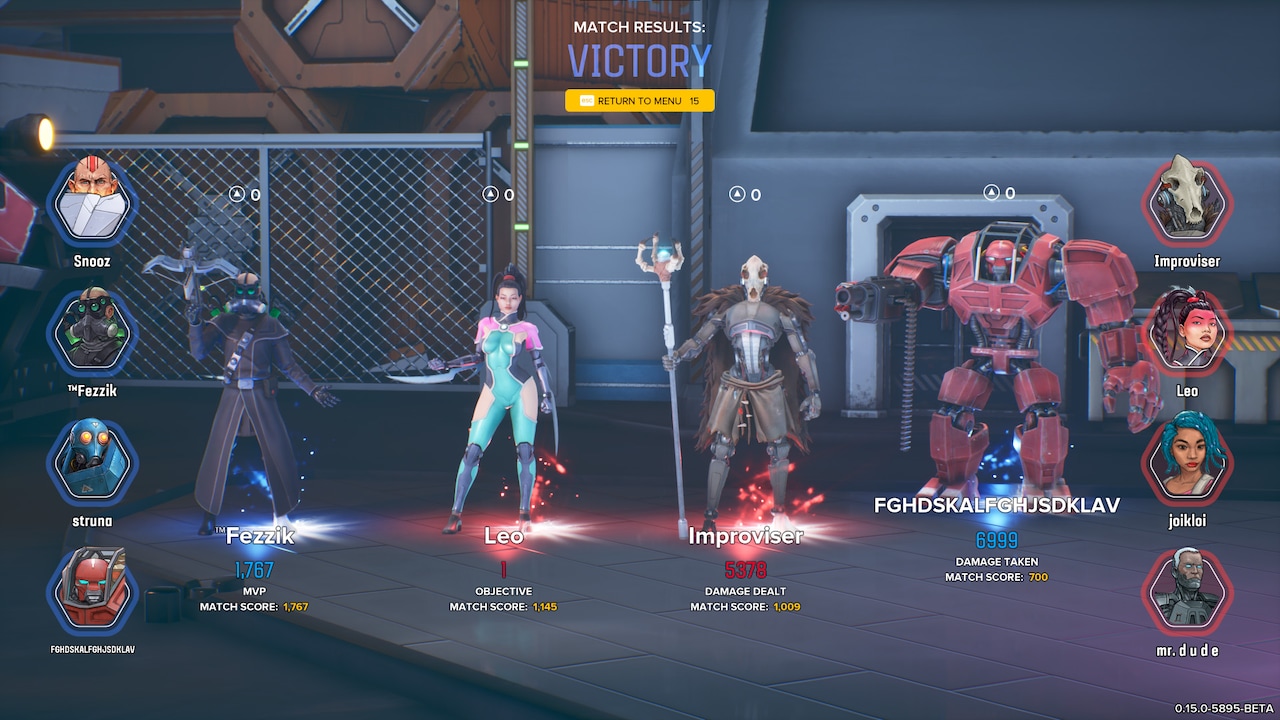This screenshot has height=720, width=1280.
Task: Select Snooz's player portrait
Action: tap(92, 201)
